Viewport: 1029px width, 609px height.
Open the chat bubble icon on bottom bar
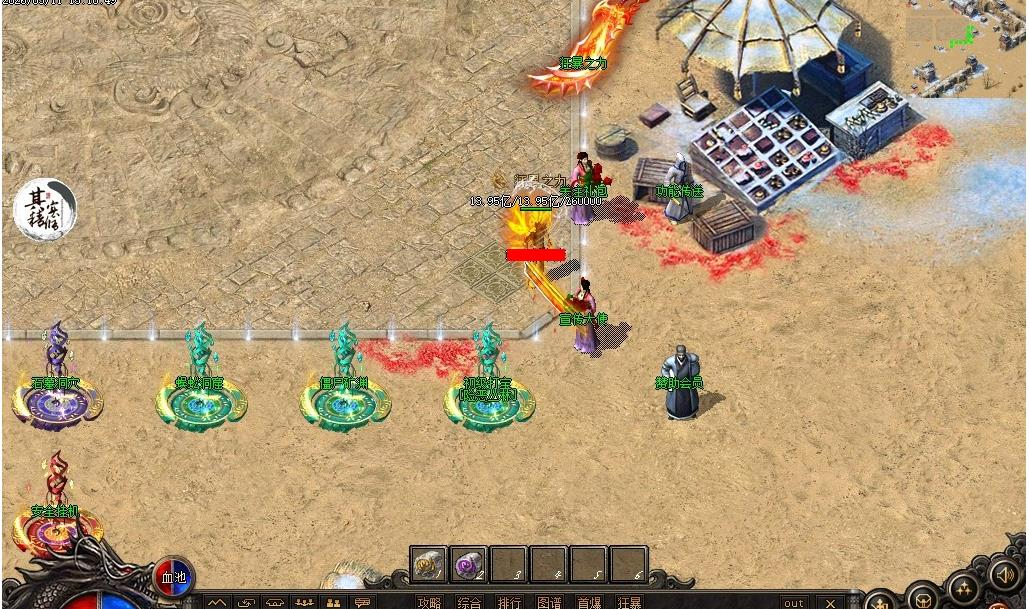(362, 602)
